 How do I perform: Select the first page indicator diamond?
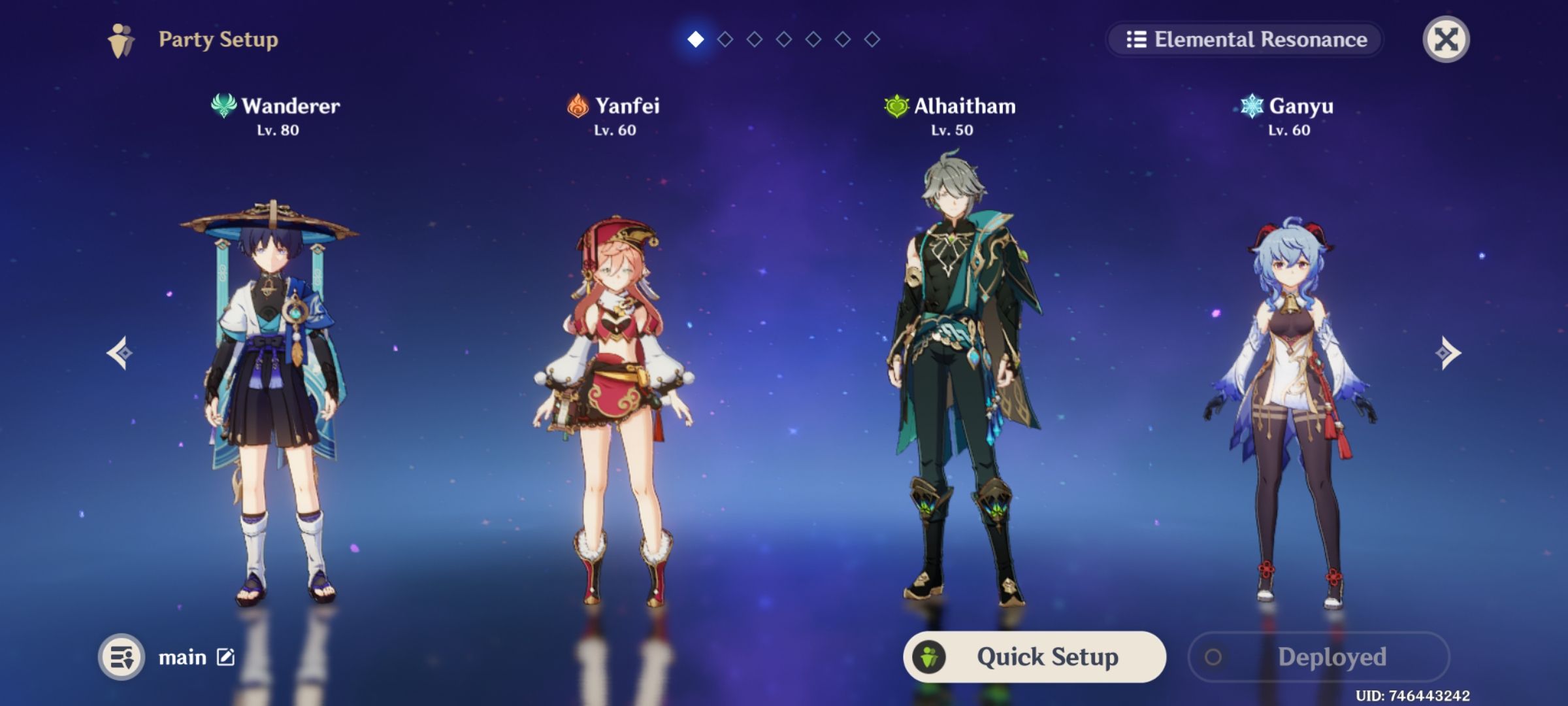695,39
